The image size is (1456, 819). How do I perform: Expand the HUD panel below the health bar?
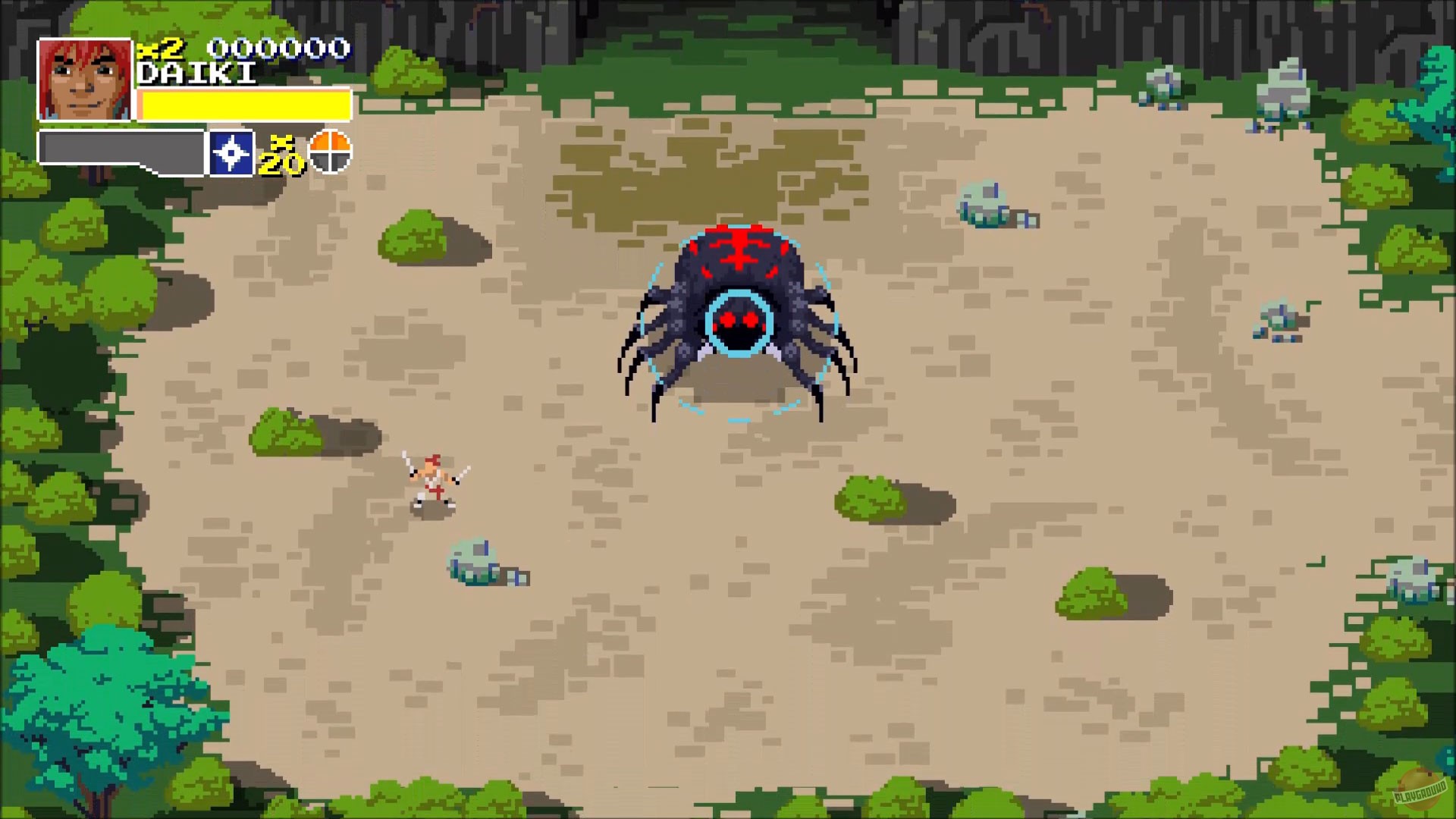(121, 149)
